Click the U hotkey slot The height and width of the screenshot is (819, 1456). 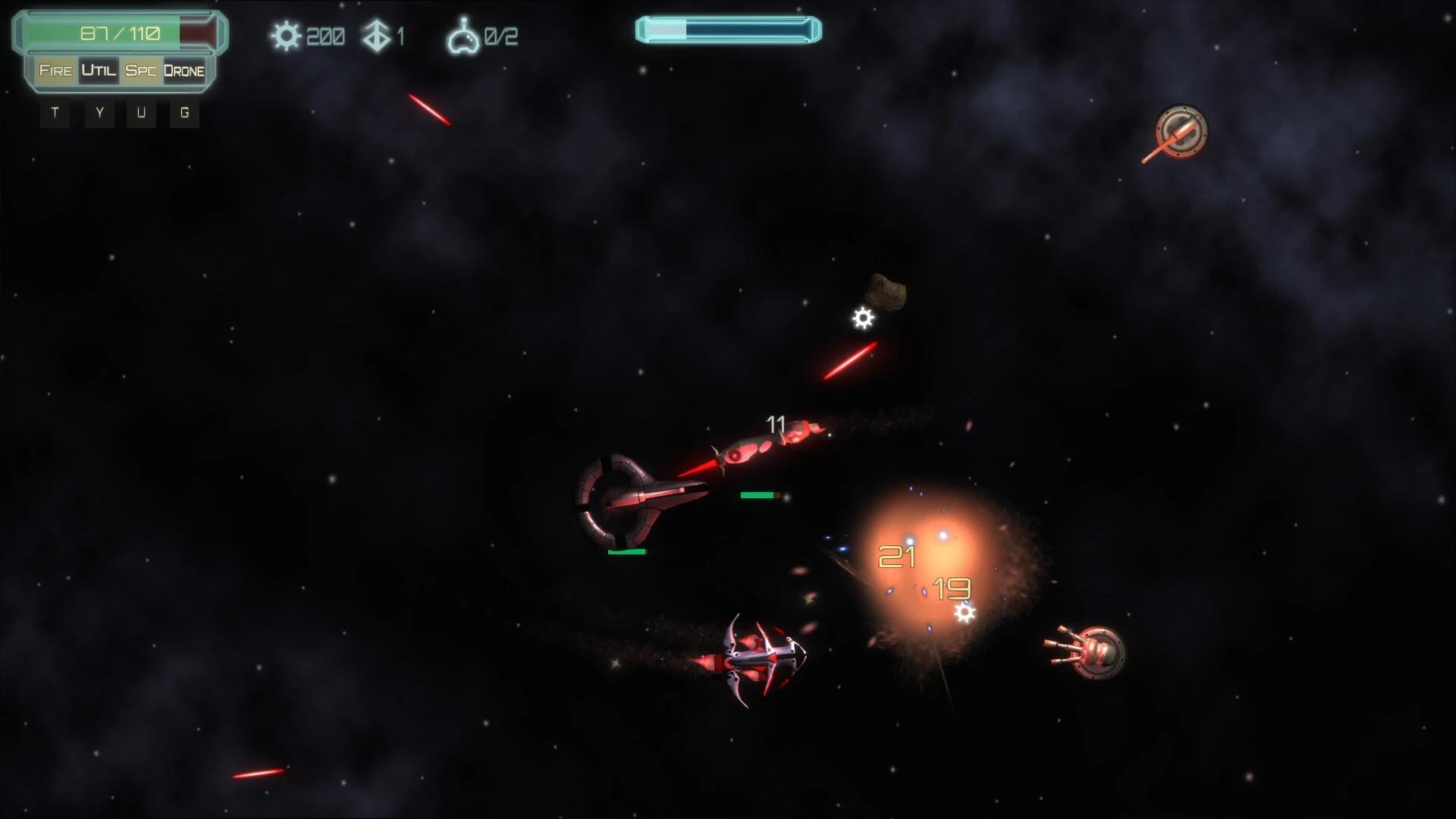[x=141, y=113]
